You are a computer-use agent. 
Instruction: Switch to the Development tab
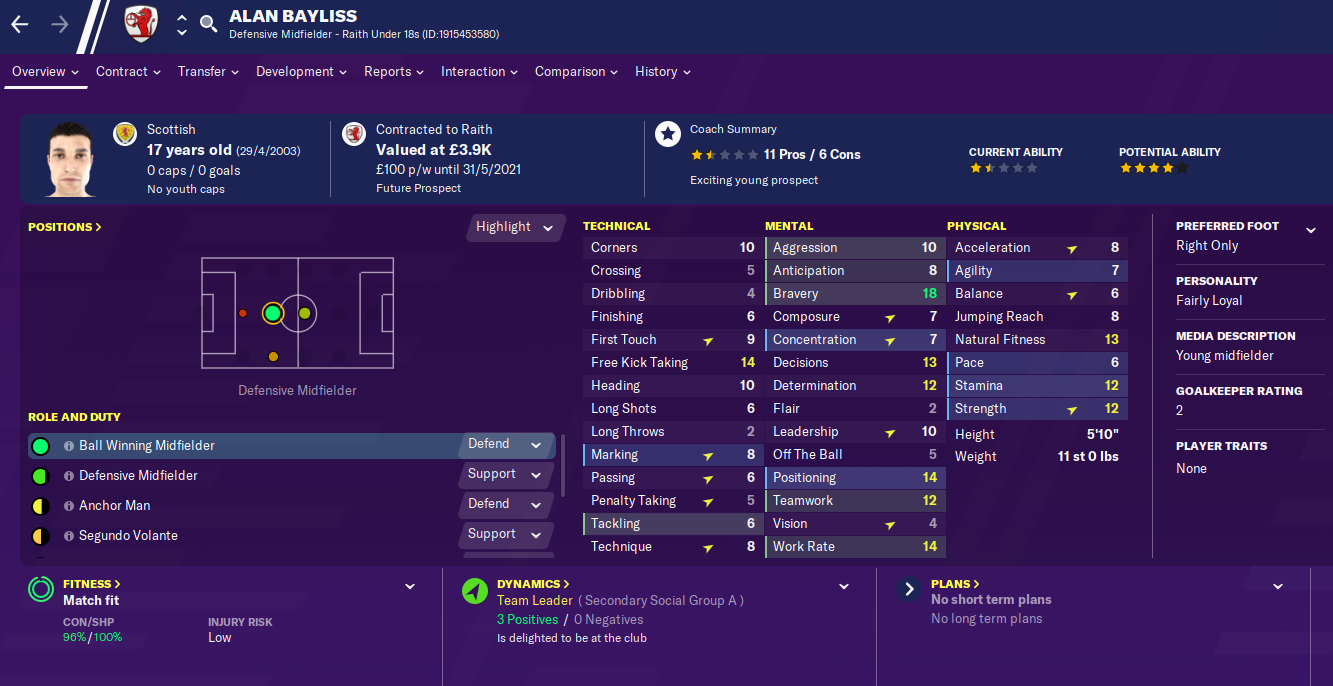301,72
